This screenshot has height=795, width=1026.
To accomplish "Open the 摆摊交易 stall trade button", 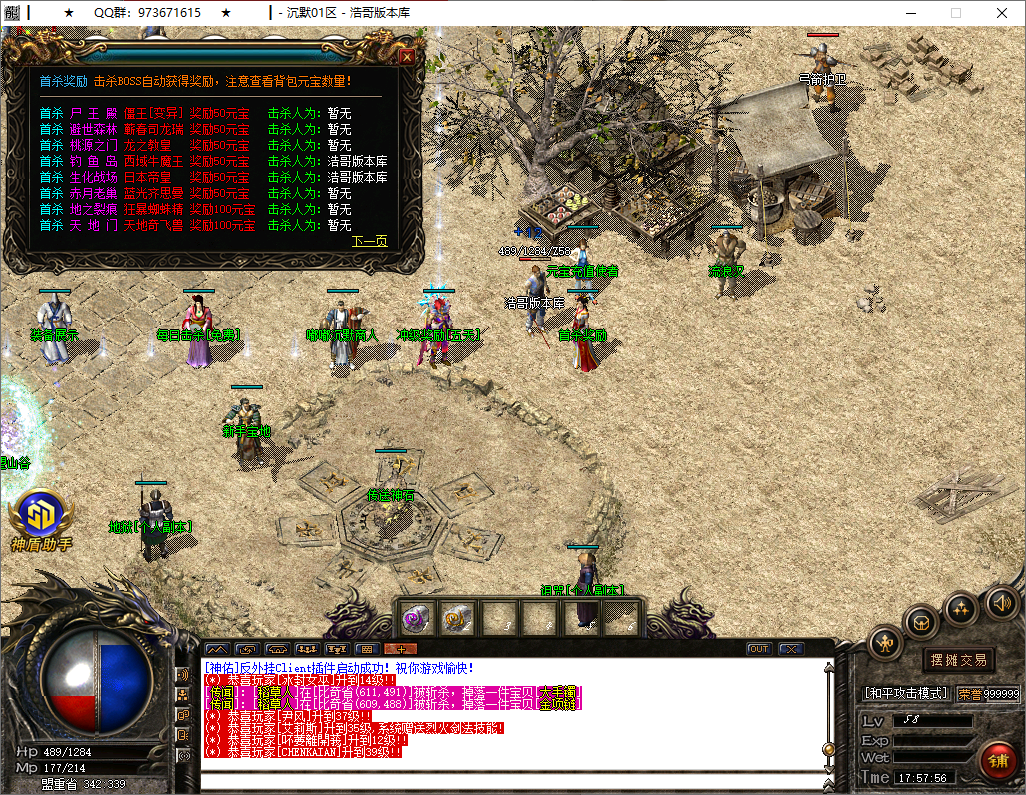I will tap(958, 660).
